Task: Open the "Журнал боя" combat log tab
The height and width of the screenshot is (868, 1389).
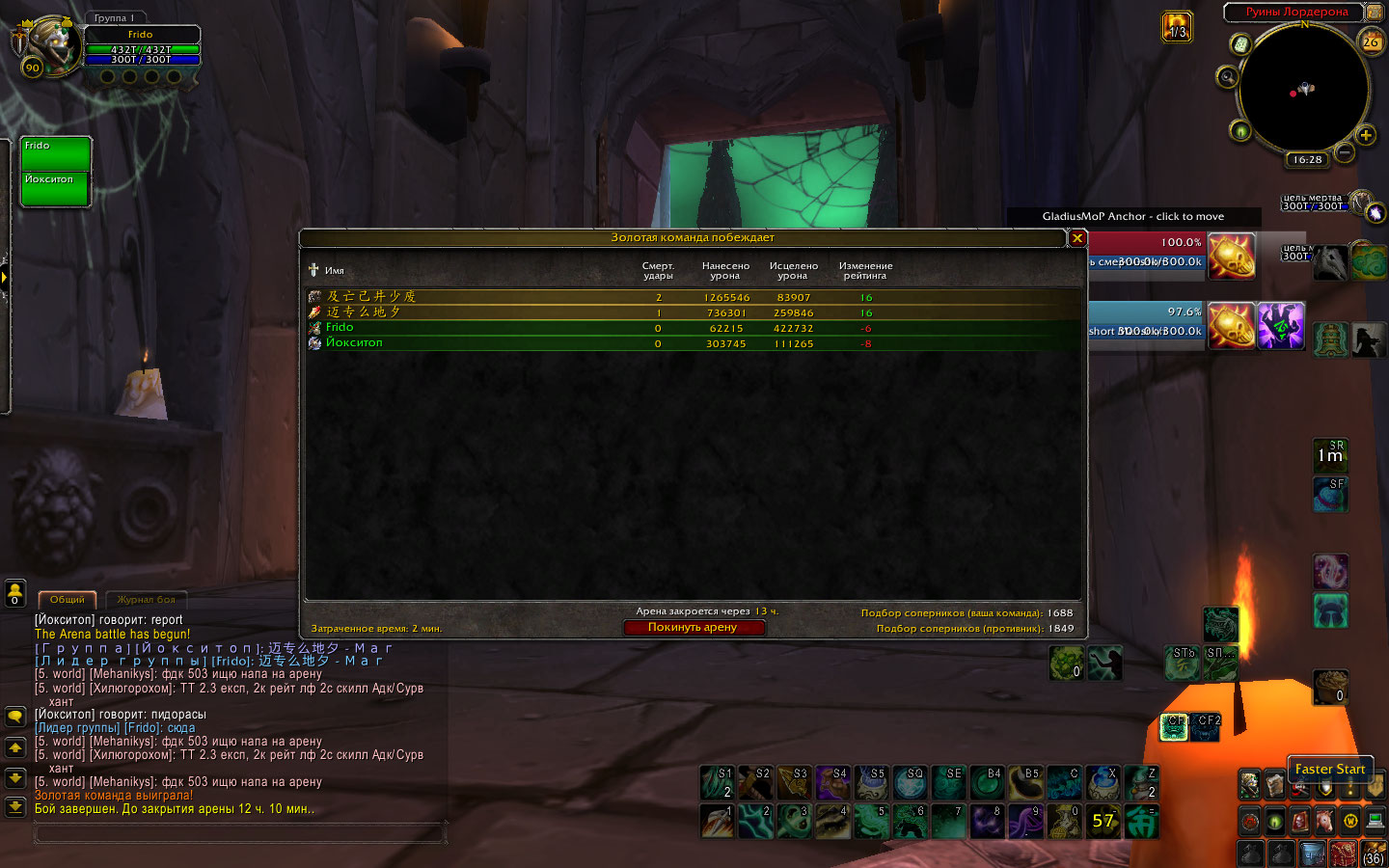Action: 147,600
